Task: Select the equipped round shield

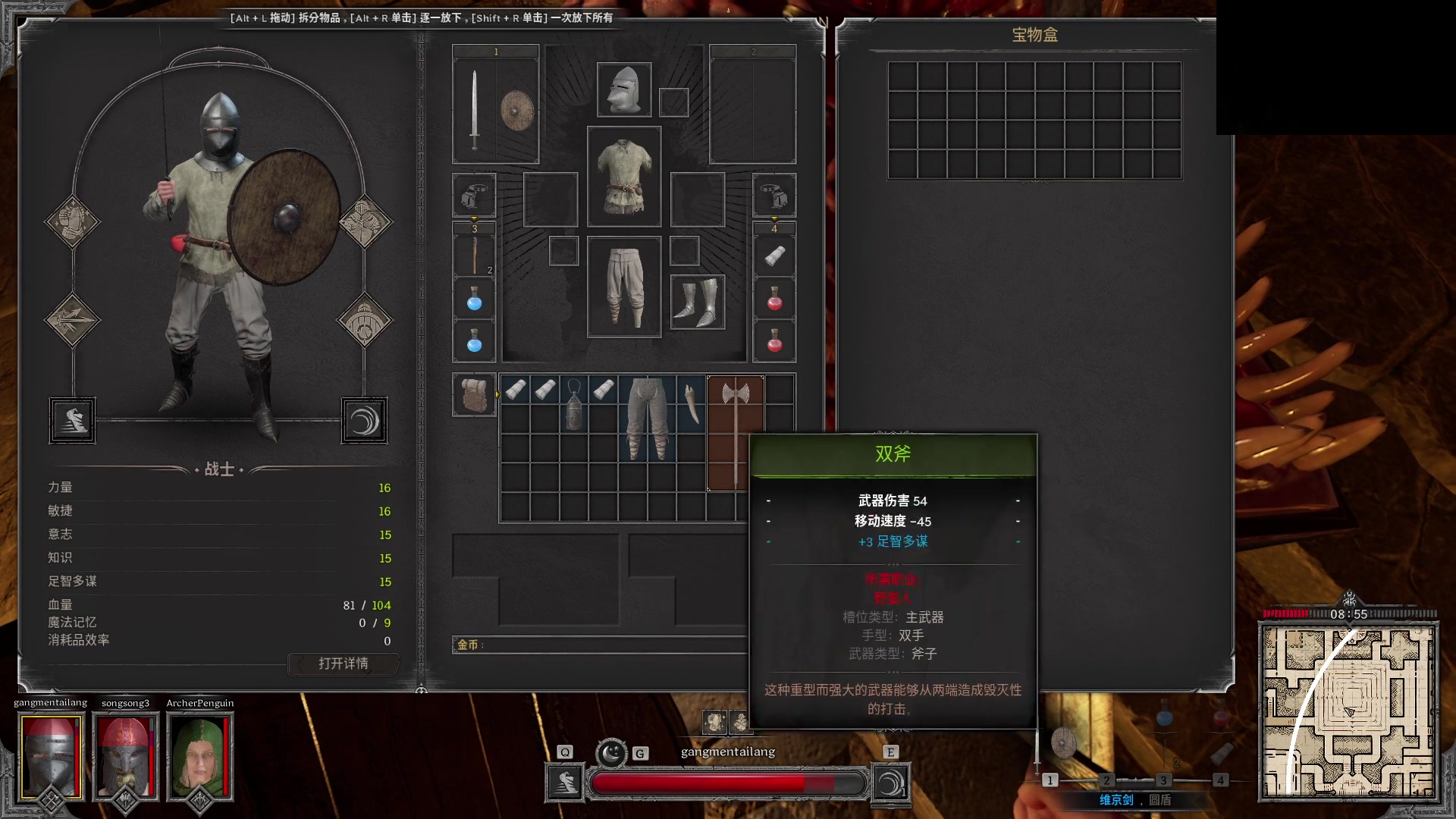Action: pos(517,110)
